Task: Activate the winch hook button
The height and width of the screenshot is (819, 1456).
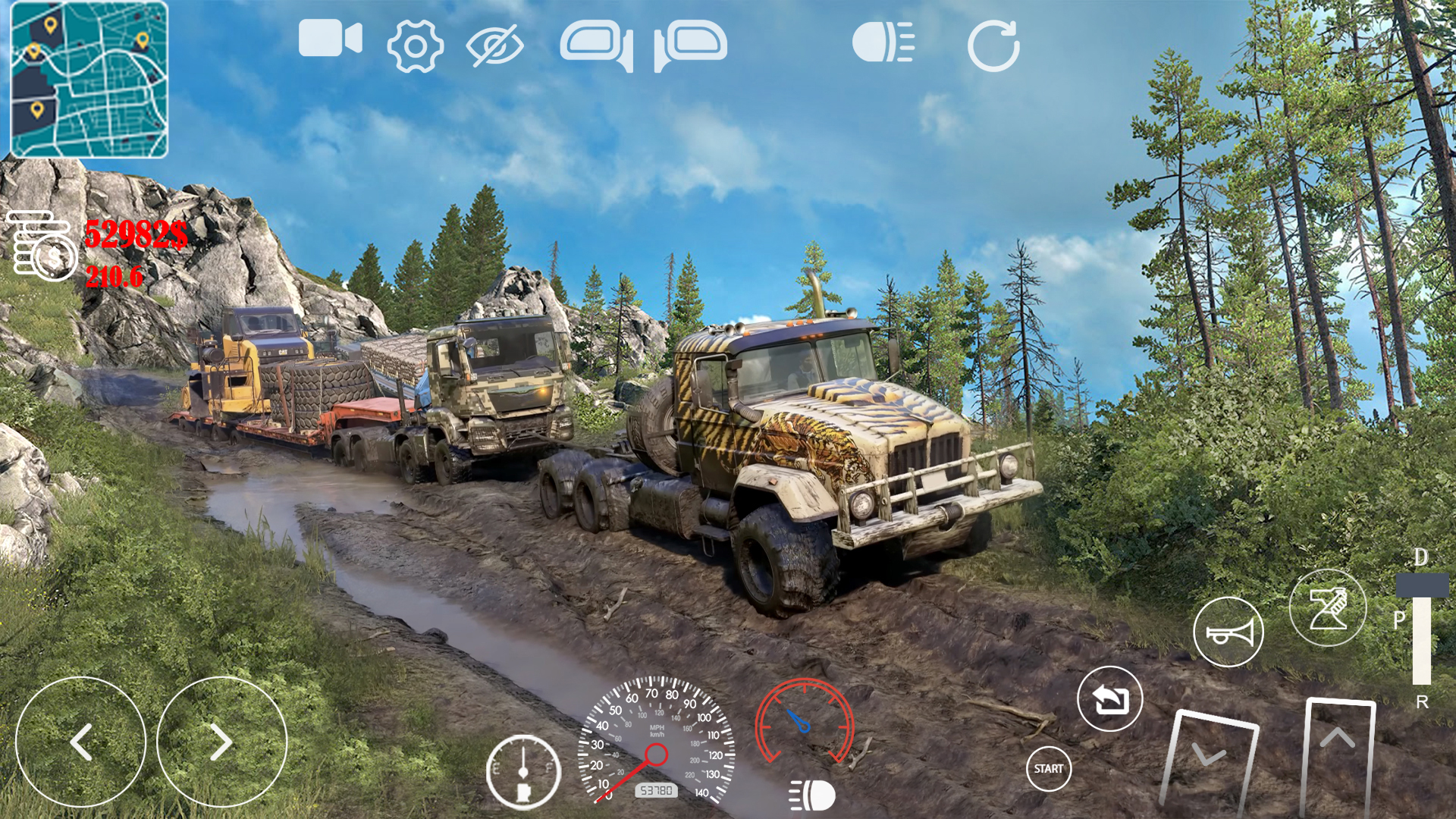Action: point(1327,607)
